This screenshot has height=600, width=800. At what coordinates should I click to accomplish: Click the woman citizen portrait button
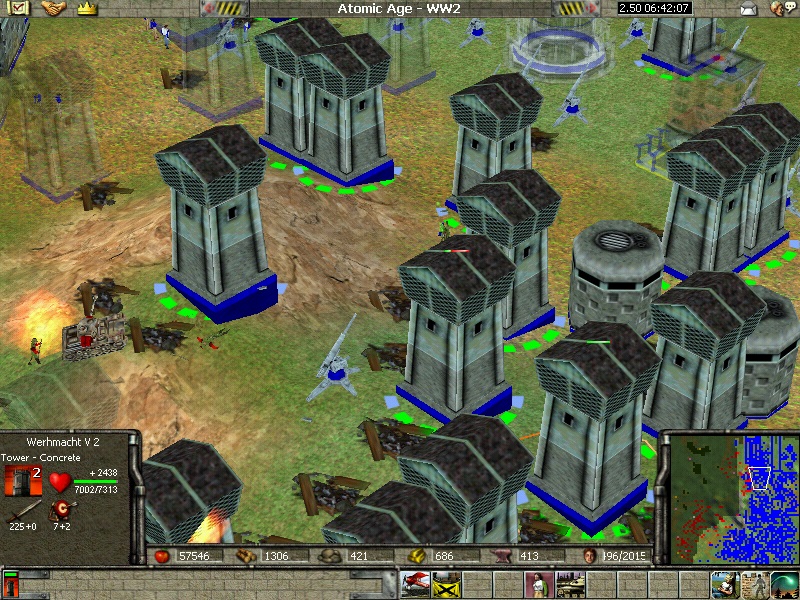(x=540, y=582)
